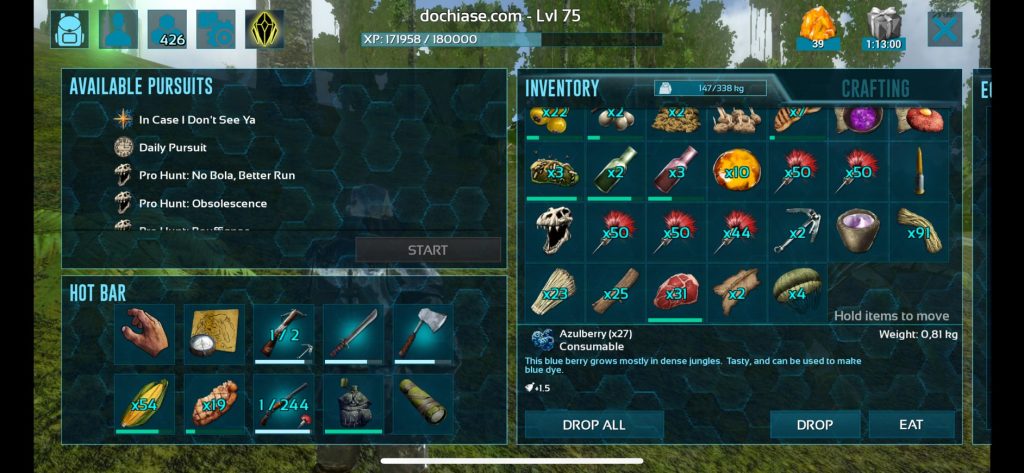Choose the grappling hook item x2

pos(797,230)
